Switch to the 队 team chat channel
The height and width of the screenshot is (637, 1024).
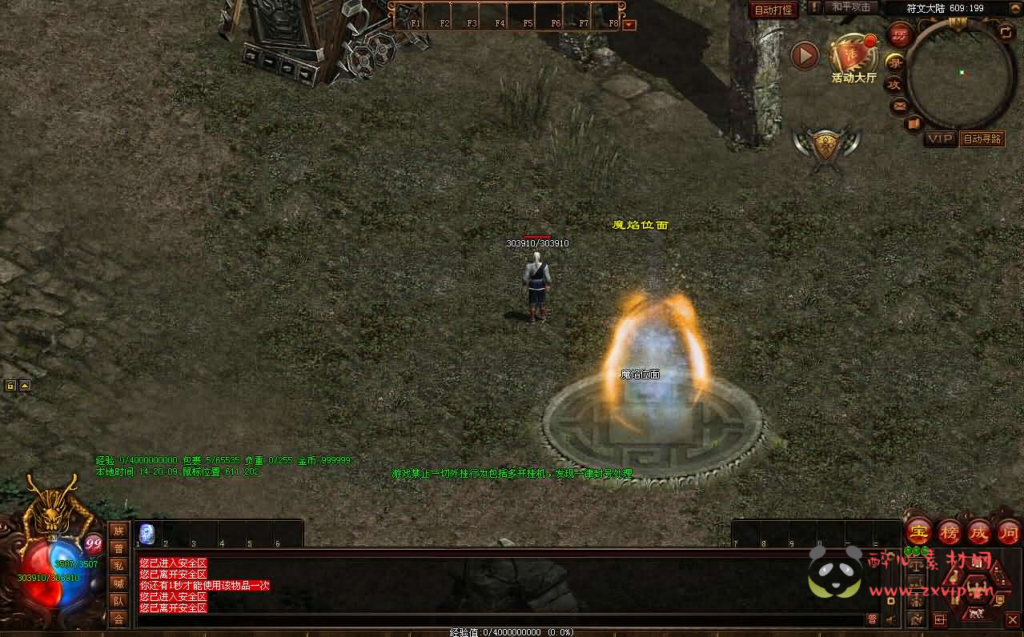[x=118, y=601]
